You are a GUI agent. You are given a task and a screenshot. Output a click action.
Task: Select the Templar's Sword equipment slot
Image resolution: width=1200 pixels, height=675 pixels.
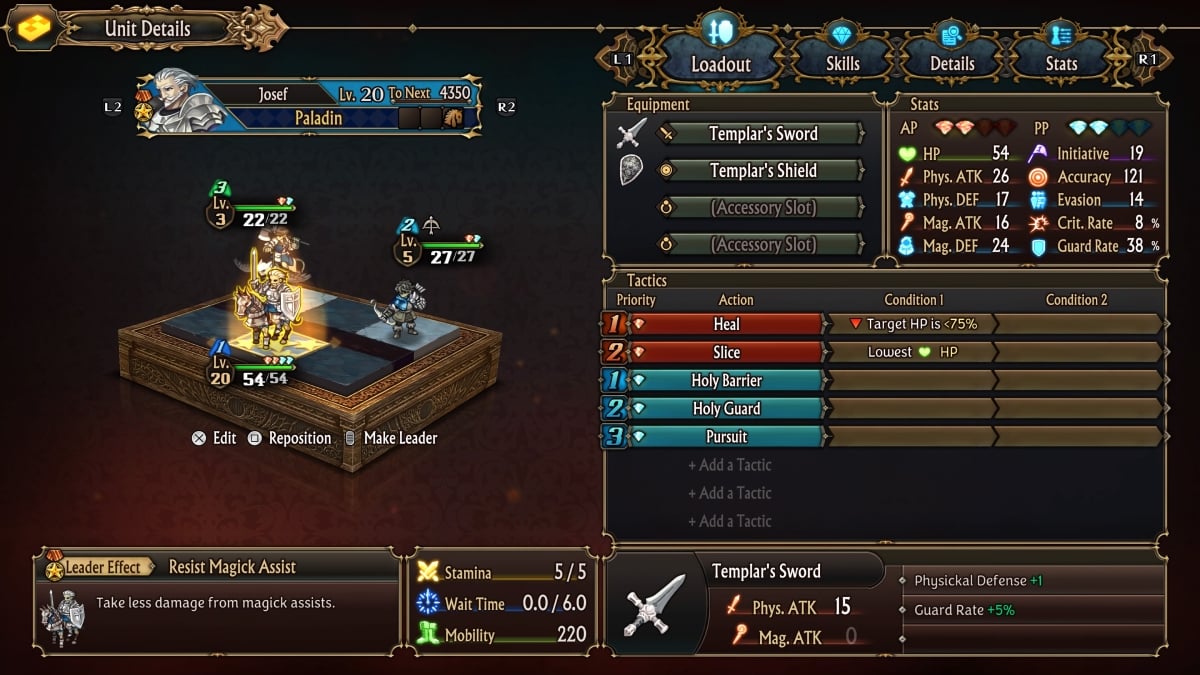[762, 134]
